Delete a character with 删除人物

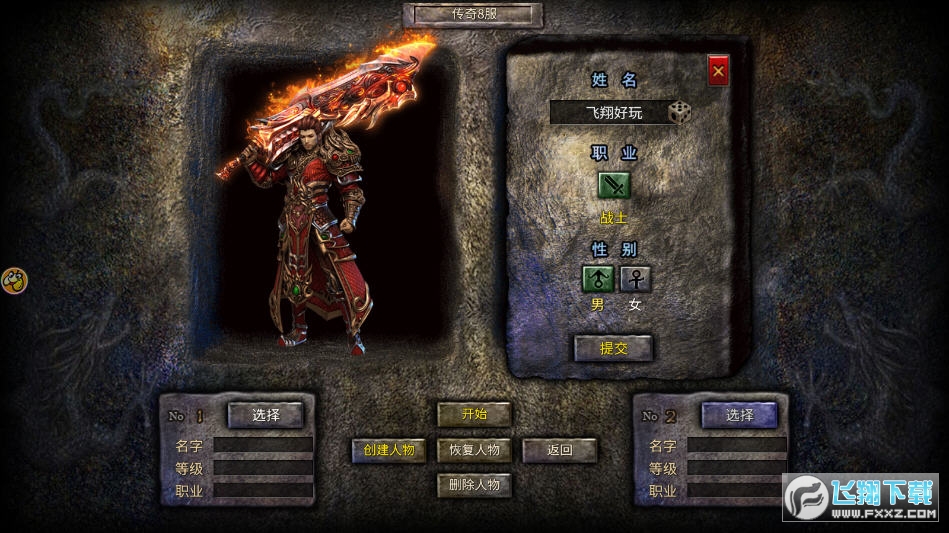474,485
